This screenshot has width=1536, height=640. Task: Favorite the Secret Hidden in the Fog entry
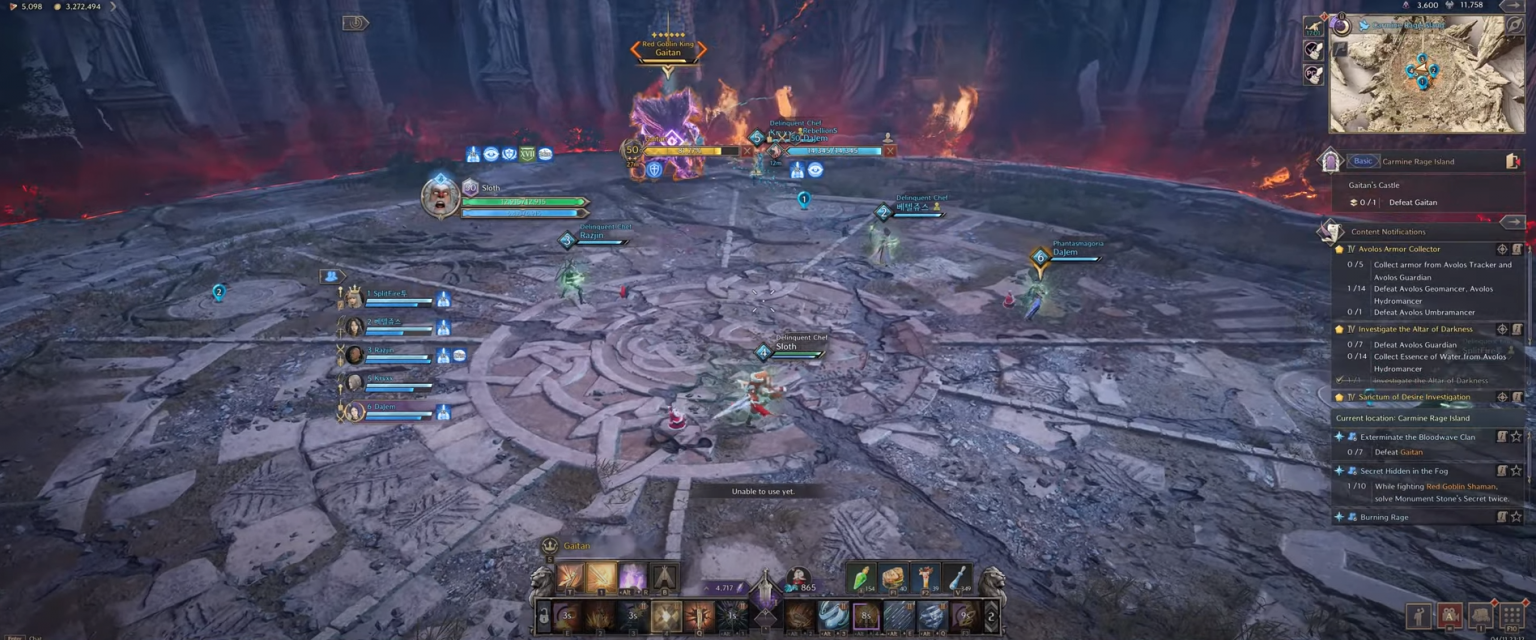1516,471
